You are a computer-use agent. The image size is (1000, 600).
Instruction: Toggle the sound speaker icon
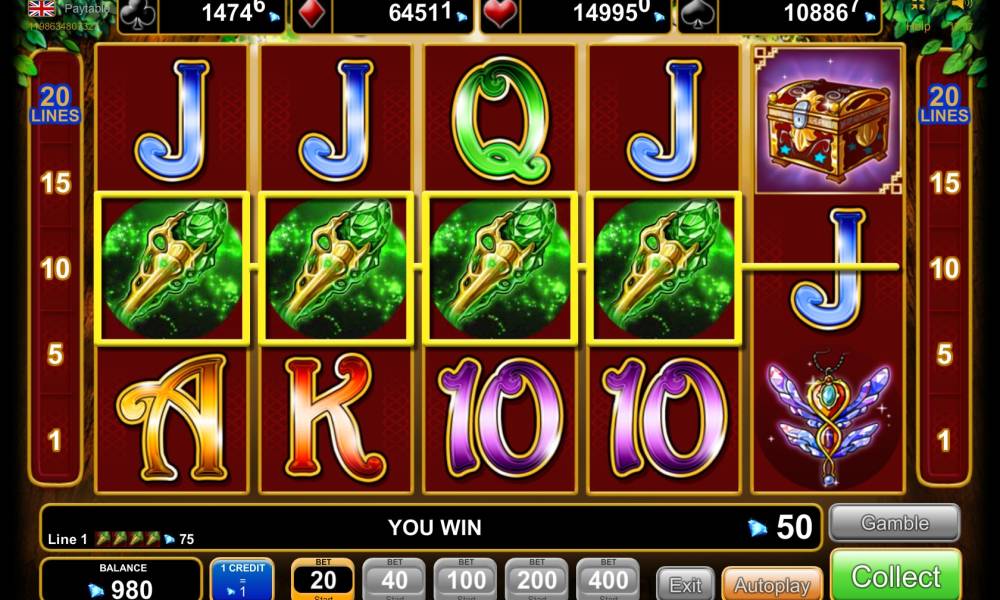click(963, 6)
